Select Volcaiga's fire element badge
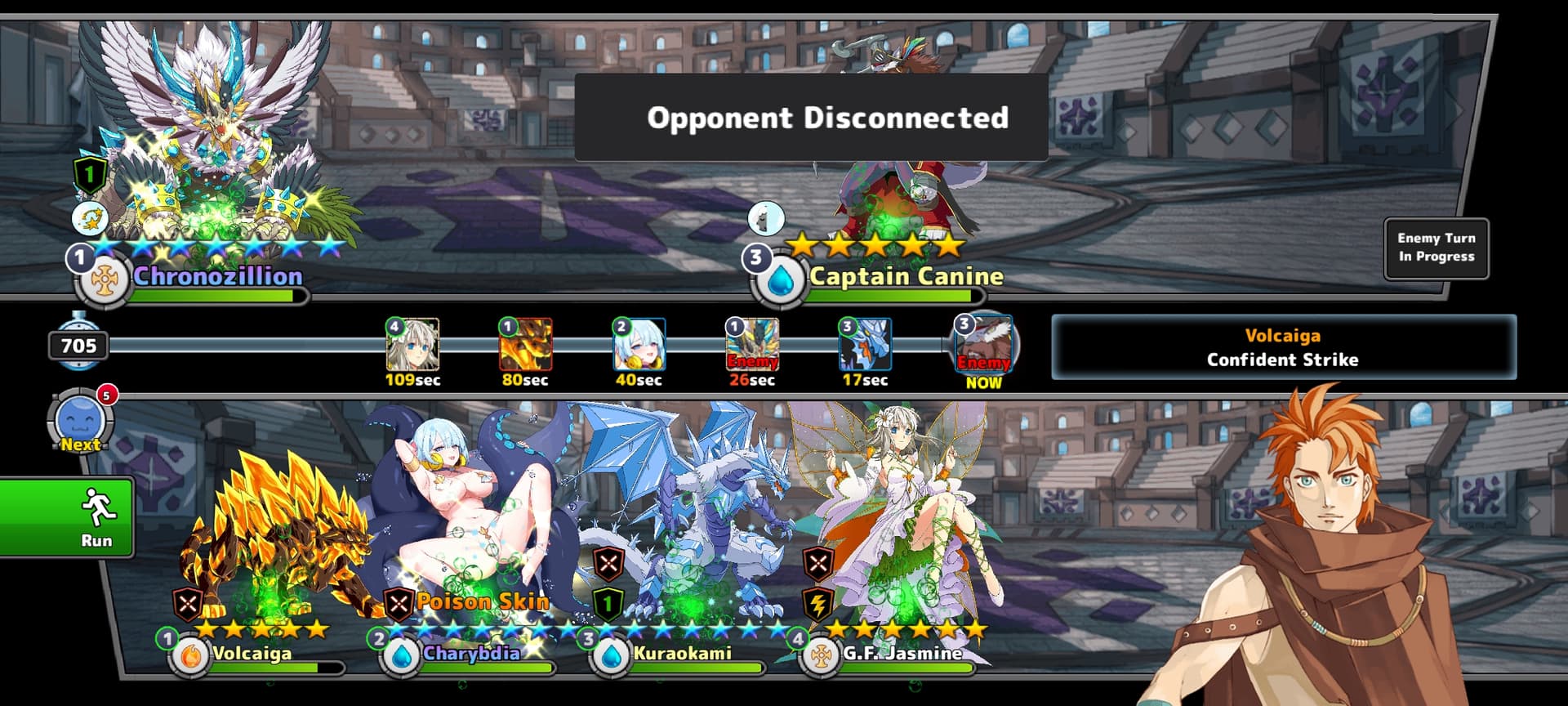 (190, 656)
